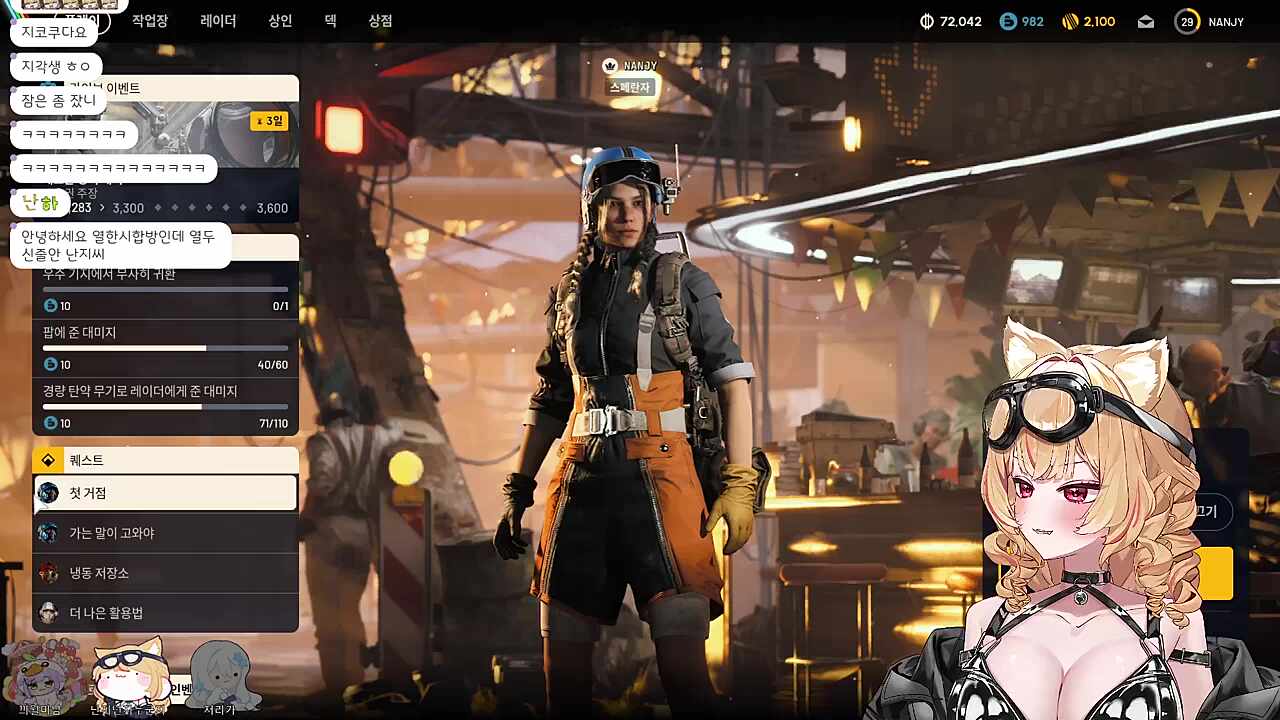
Task: Choose the 냉동 저장소 quest
Action: point(166,573)
